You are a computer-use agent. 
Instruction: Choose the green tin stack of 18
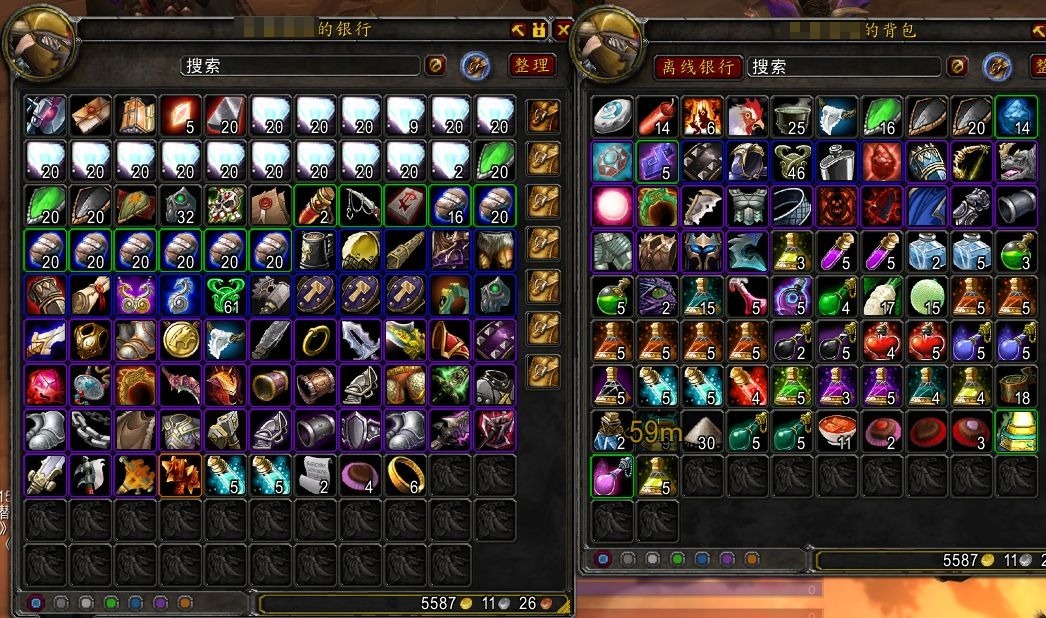point(1017,386)
